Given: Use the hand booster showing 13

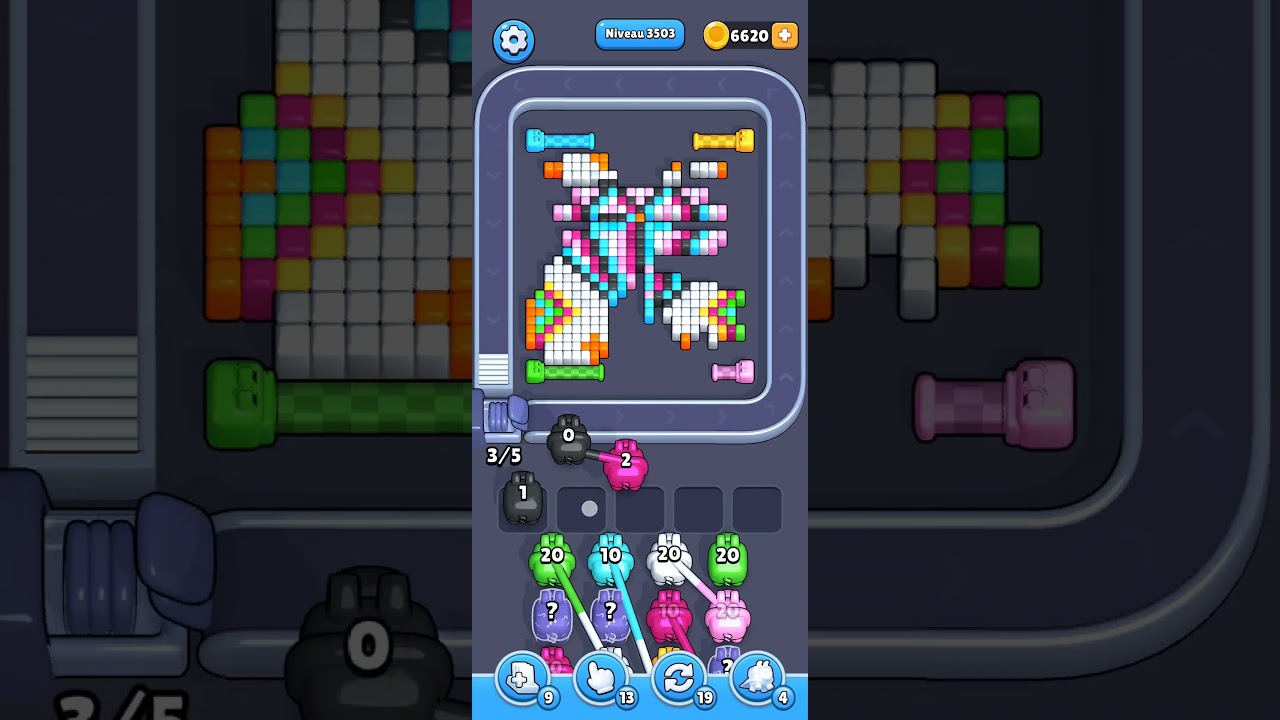Looking at the screenshot, I should pos(600,678).
